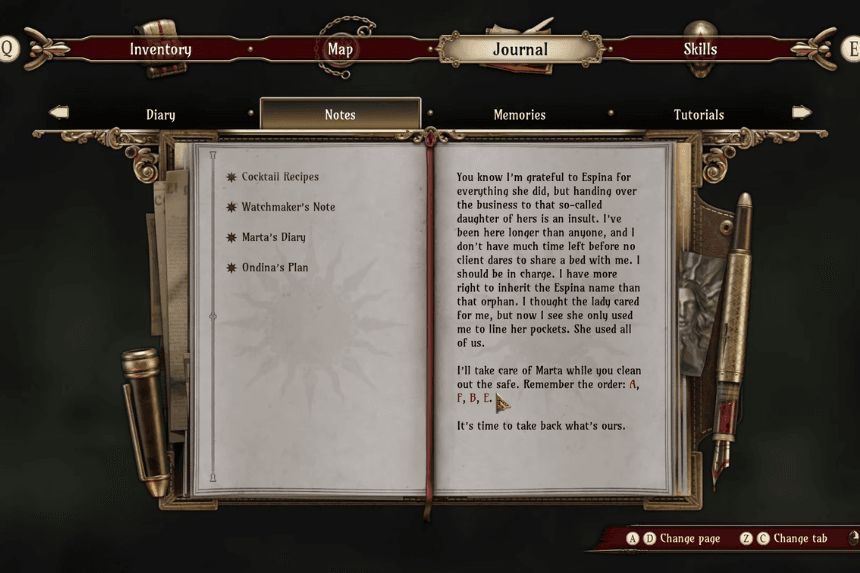The image size is (860, 573).
Task: Select Marta's Diary from the notes list
Action: coord(273,237)
